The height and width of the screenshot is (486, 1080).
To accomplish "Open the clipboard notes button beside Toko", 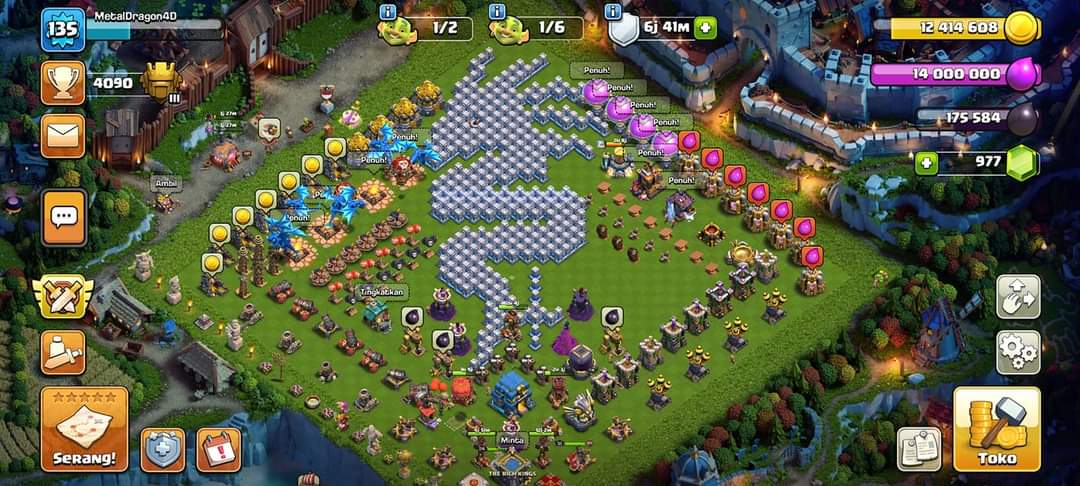I will click(x=918, y=449).
